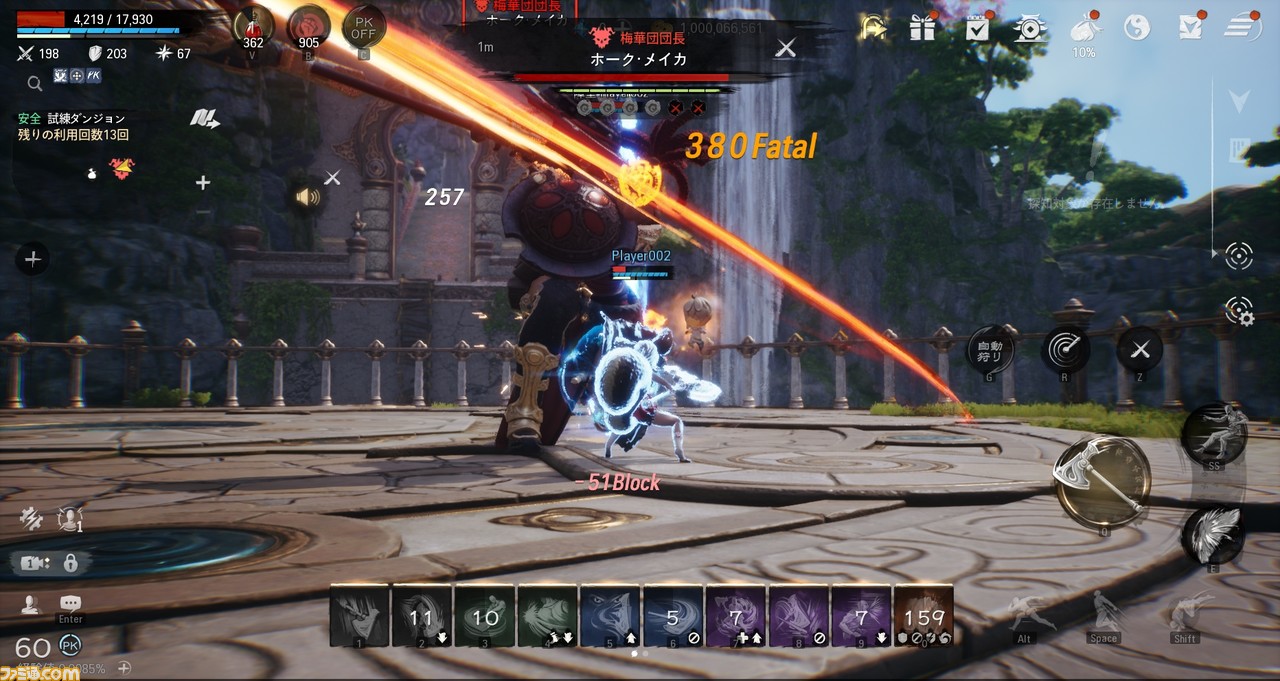Toggle the PK OFF mode button

(x=363, y=26)
